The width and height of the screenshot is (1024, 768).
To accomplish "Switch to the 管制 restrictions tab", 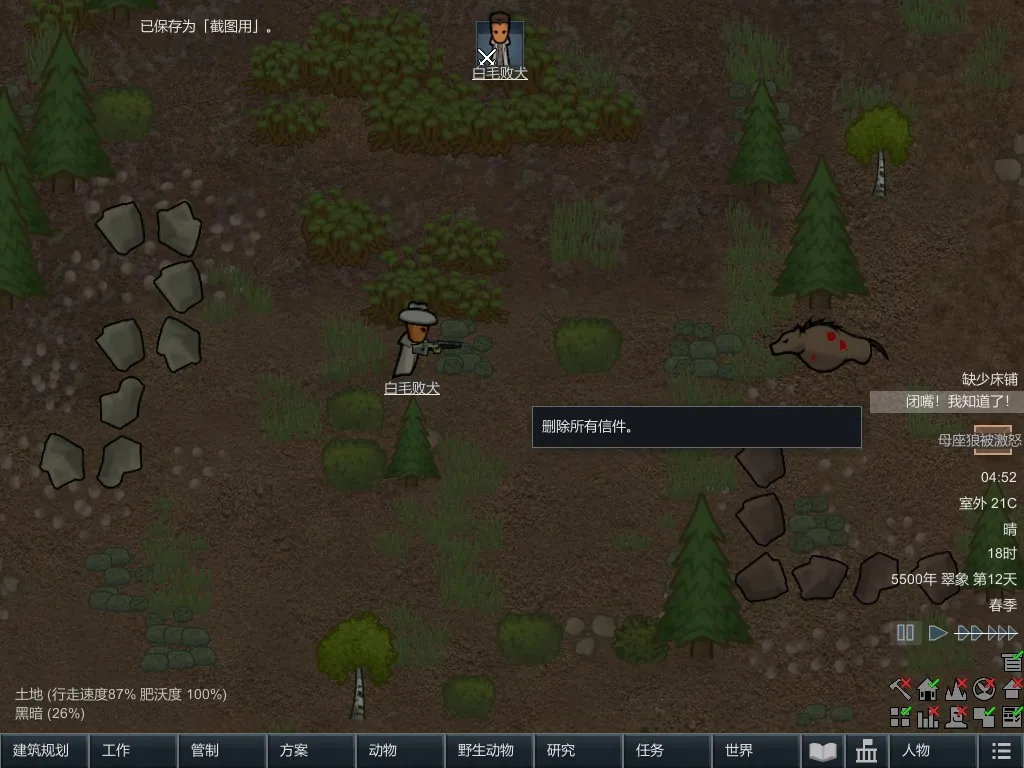I will pyautogui.click(x=222, y=751).
